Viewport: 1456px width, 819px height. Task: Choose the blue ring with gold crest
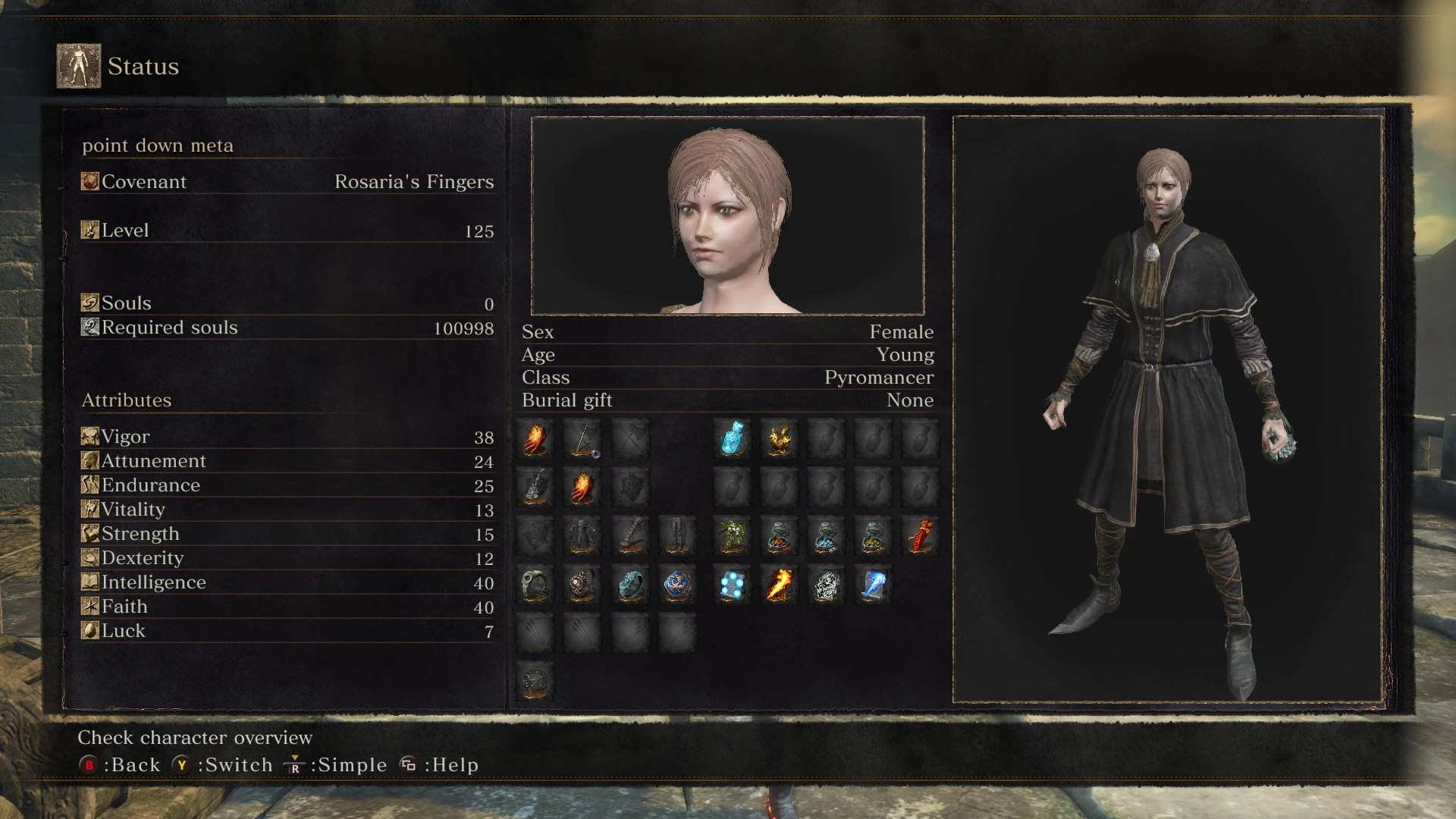pyautogui.click(x=676, y=585)
